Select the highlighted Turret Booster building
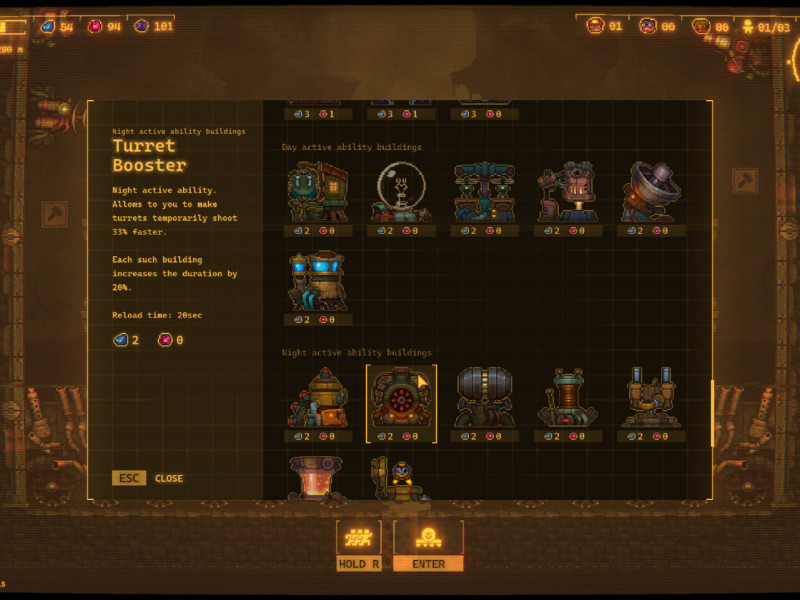800x600 pixels. (x=401, y=398)
